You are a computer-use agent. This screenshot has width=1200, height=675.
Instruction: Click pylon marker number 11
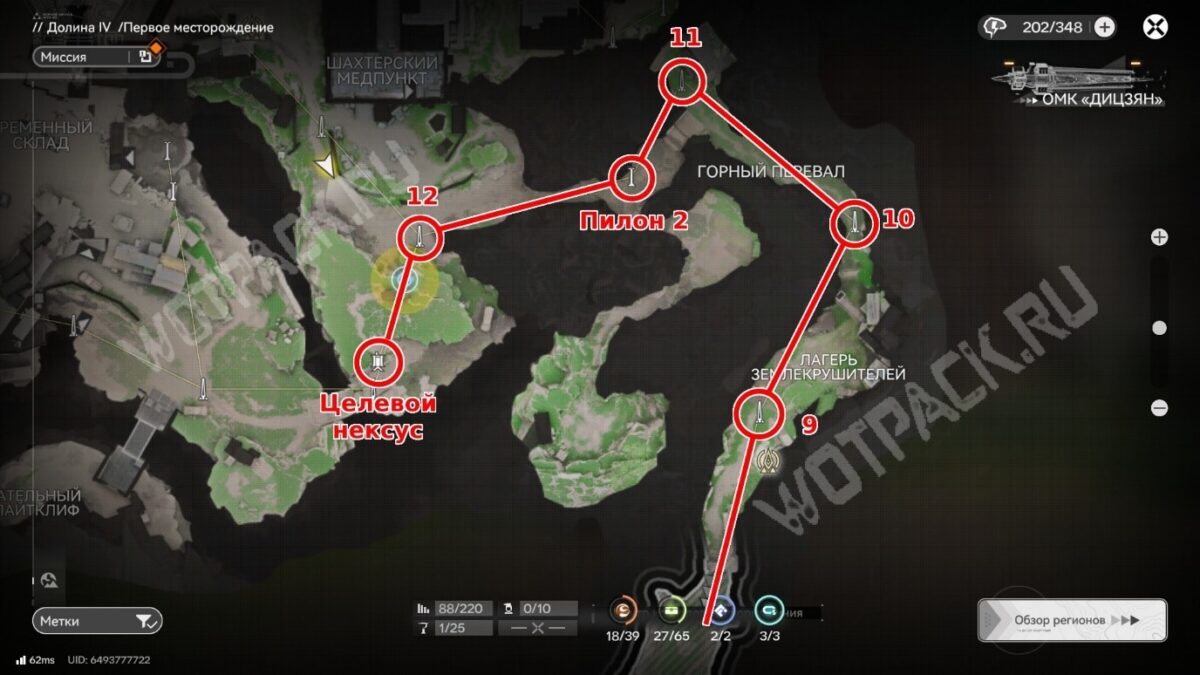point(681,82)
